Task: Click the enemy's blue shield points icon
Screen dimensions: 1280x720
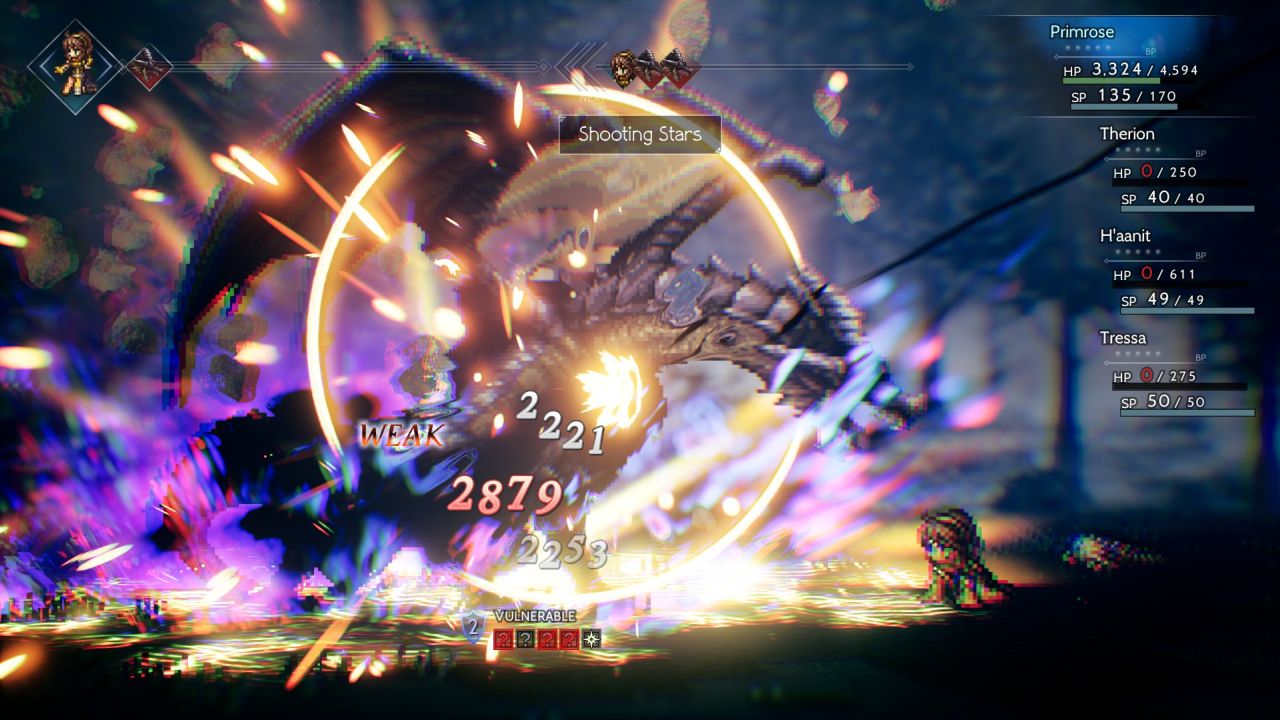Action: coord(473,628)
